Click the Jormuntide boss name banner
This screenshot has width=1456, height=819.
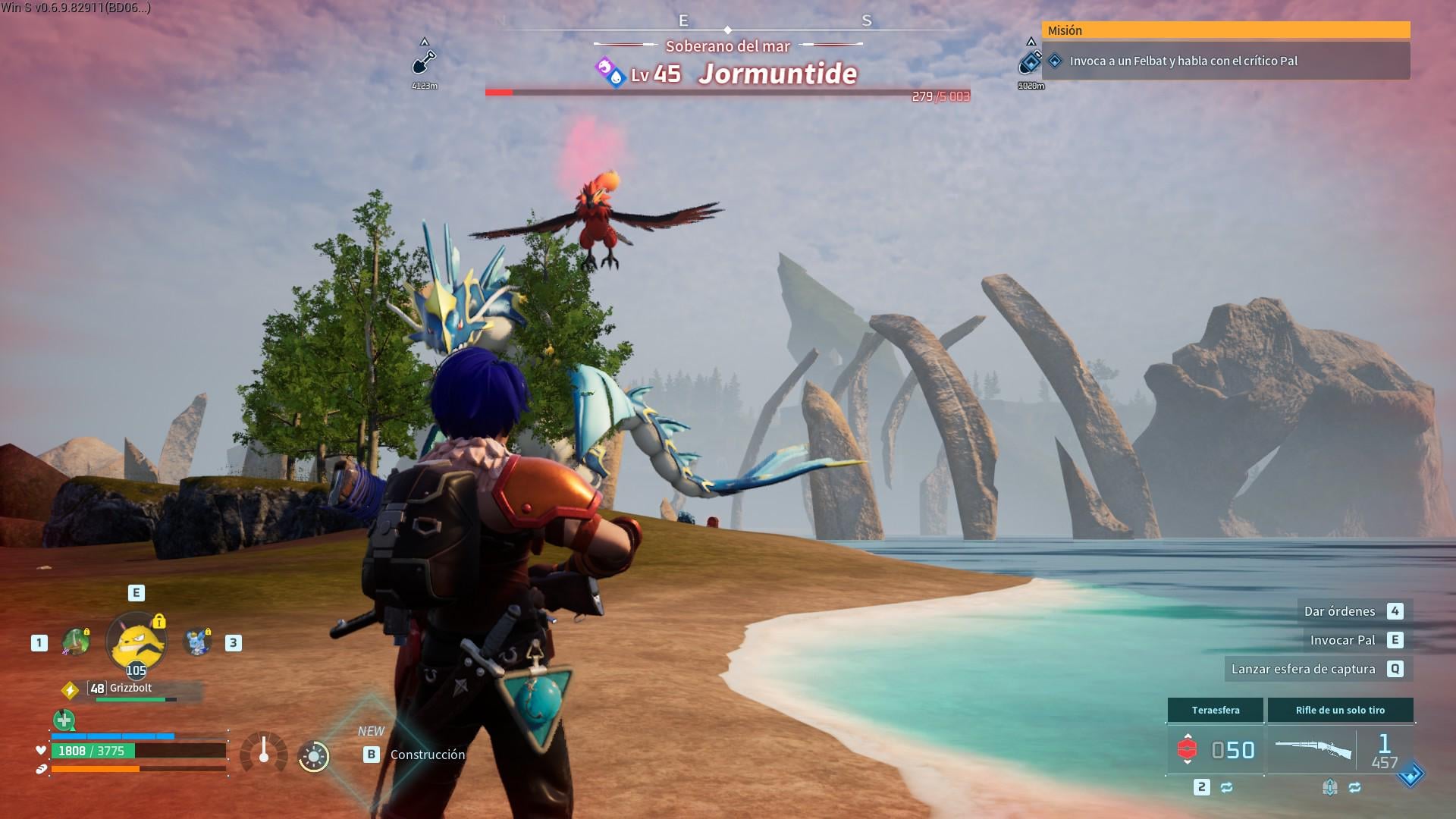pyautogui.click(x=777, y=74)
